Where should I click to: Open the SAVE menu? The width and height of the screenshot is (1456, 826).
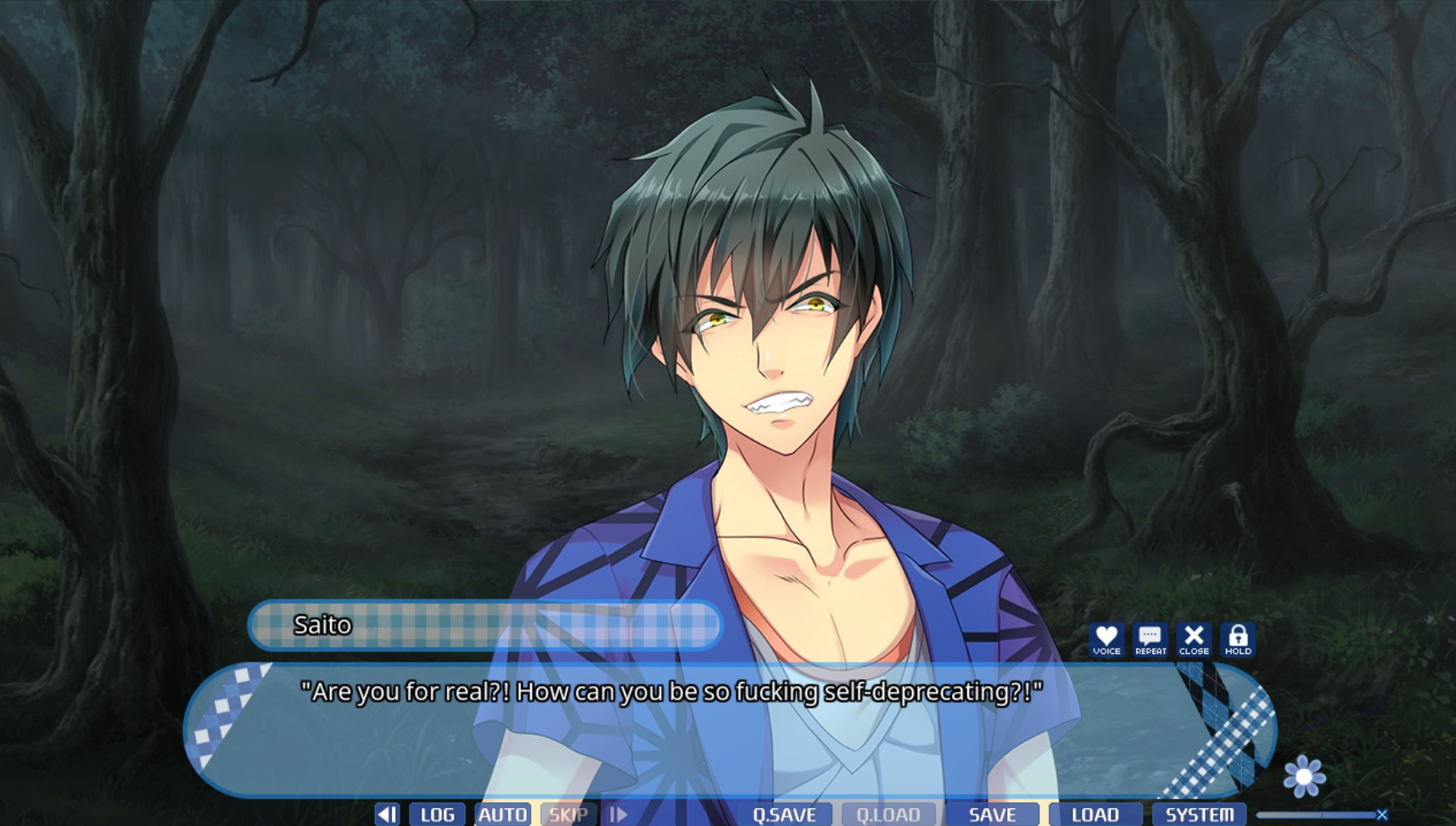[x=992, y=815]
